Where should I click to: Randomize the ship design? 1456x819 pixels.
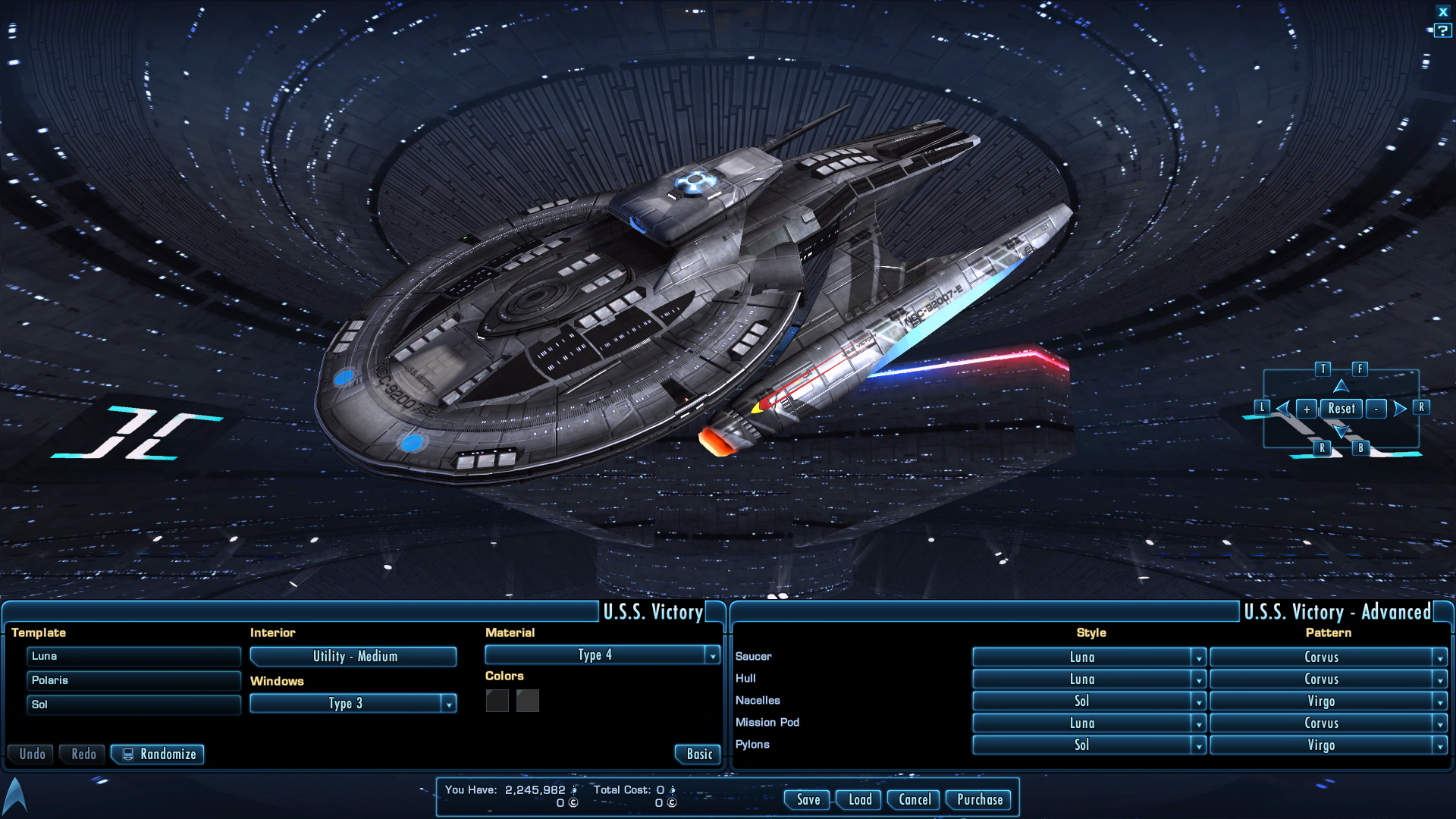pyautogui.click(x=158, y=755)
